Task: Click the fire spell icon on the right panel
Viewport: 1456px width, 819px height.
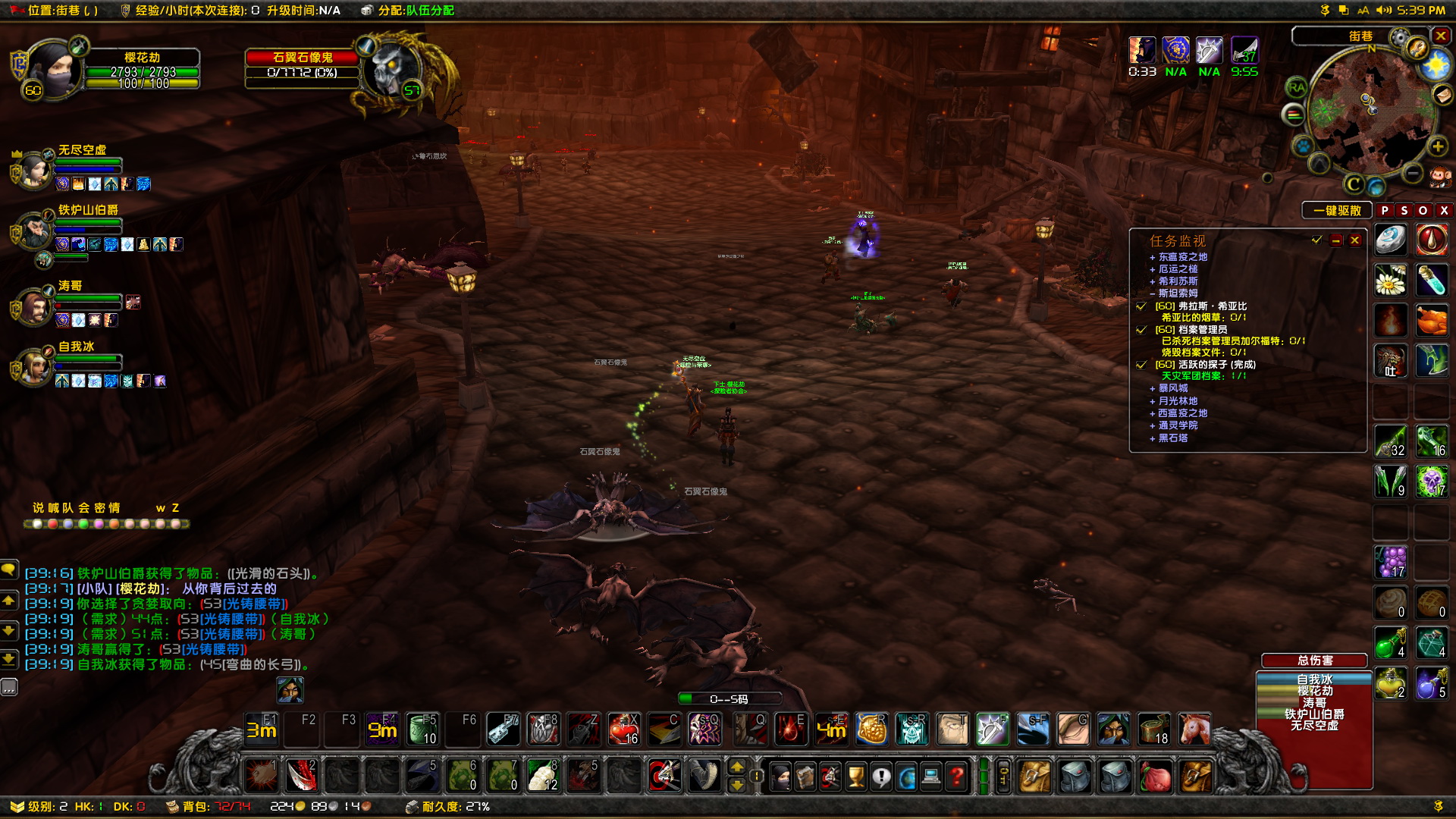Action: [x=1392, y=318]
